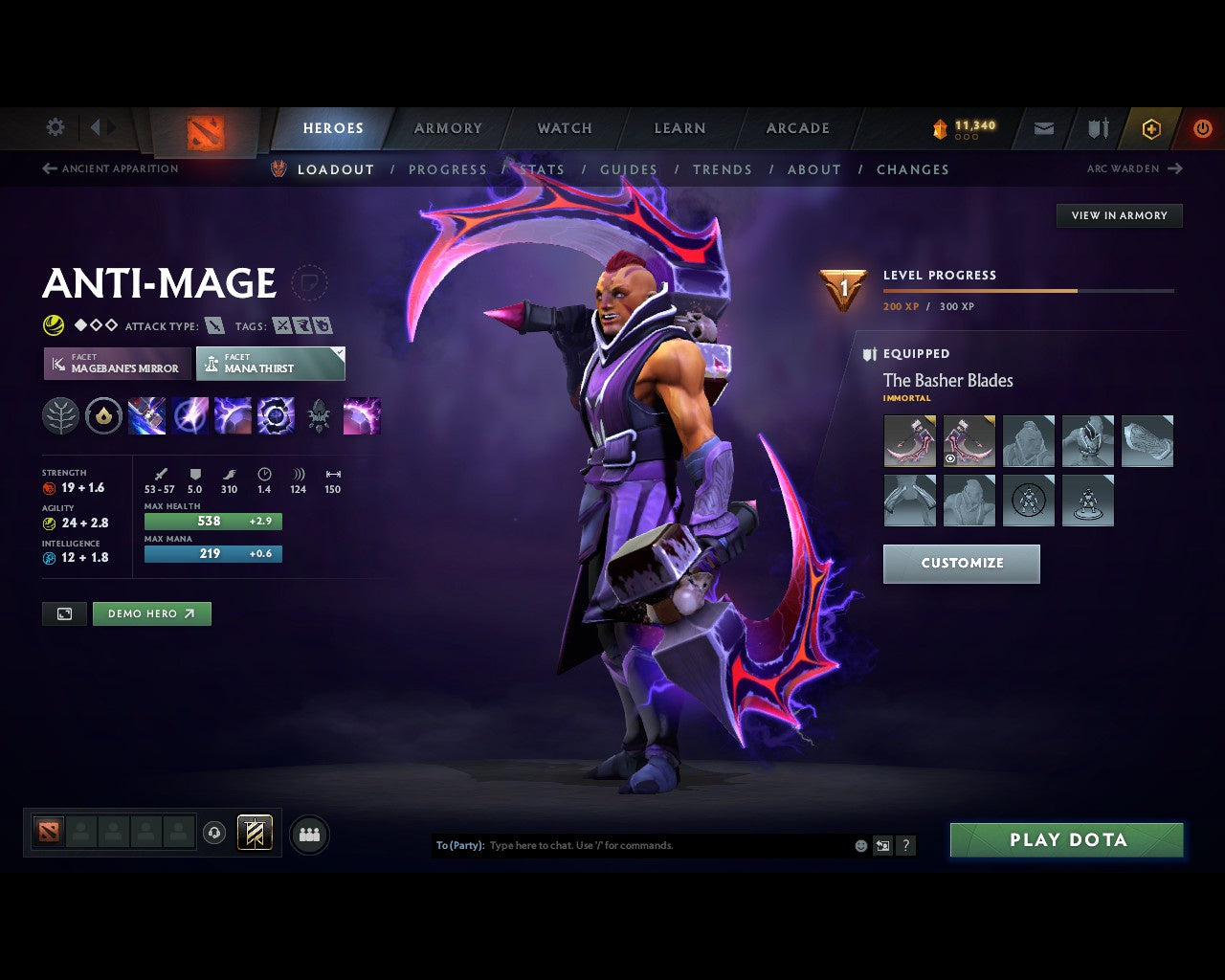Switch to the STATS tab
This screenshot has height=980, width=1225.
[542, 169]
